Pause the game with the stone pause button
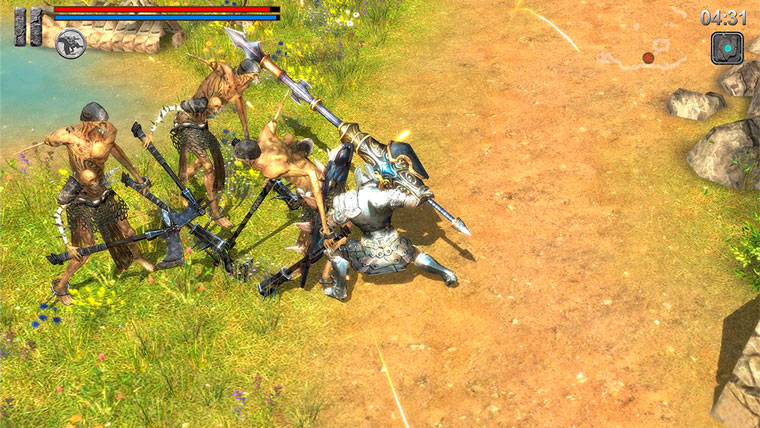This screenshot has height=428, width=760. click(28, 26)
